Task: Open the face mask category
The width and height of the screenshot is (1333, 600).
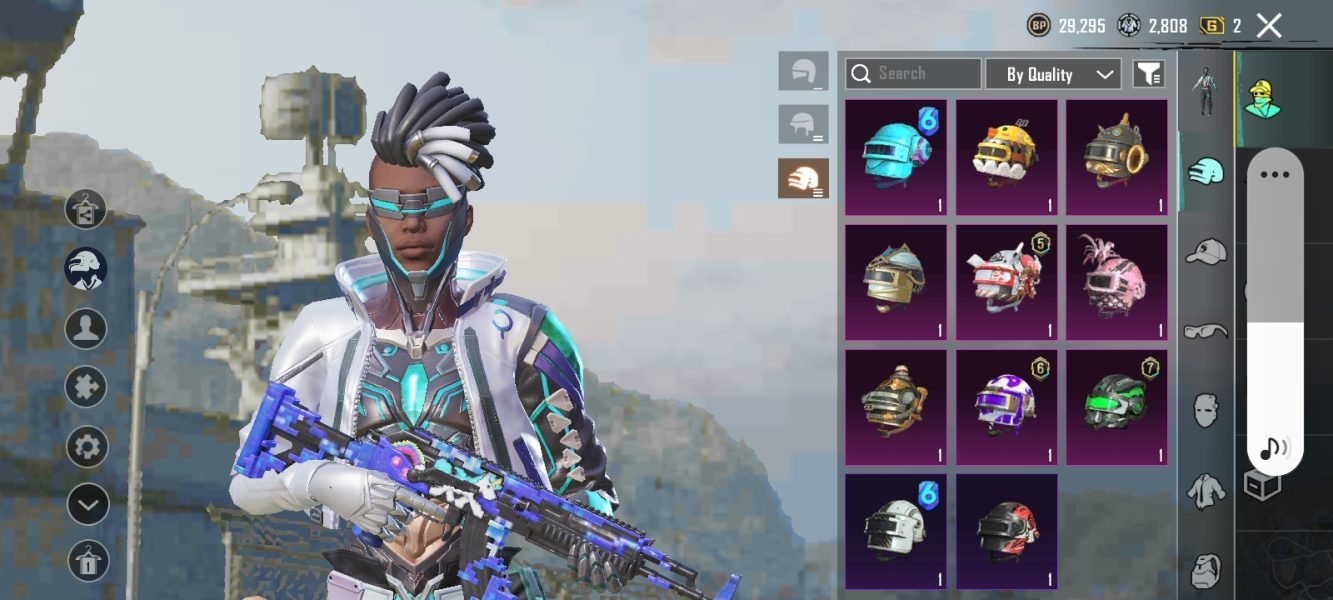Action: pos(1207,410)
